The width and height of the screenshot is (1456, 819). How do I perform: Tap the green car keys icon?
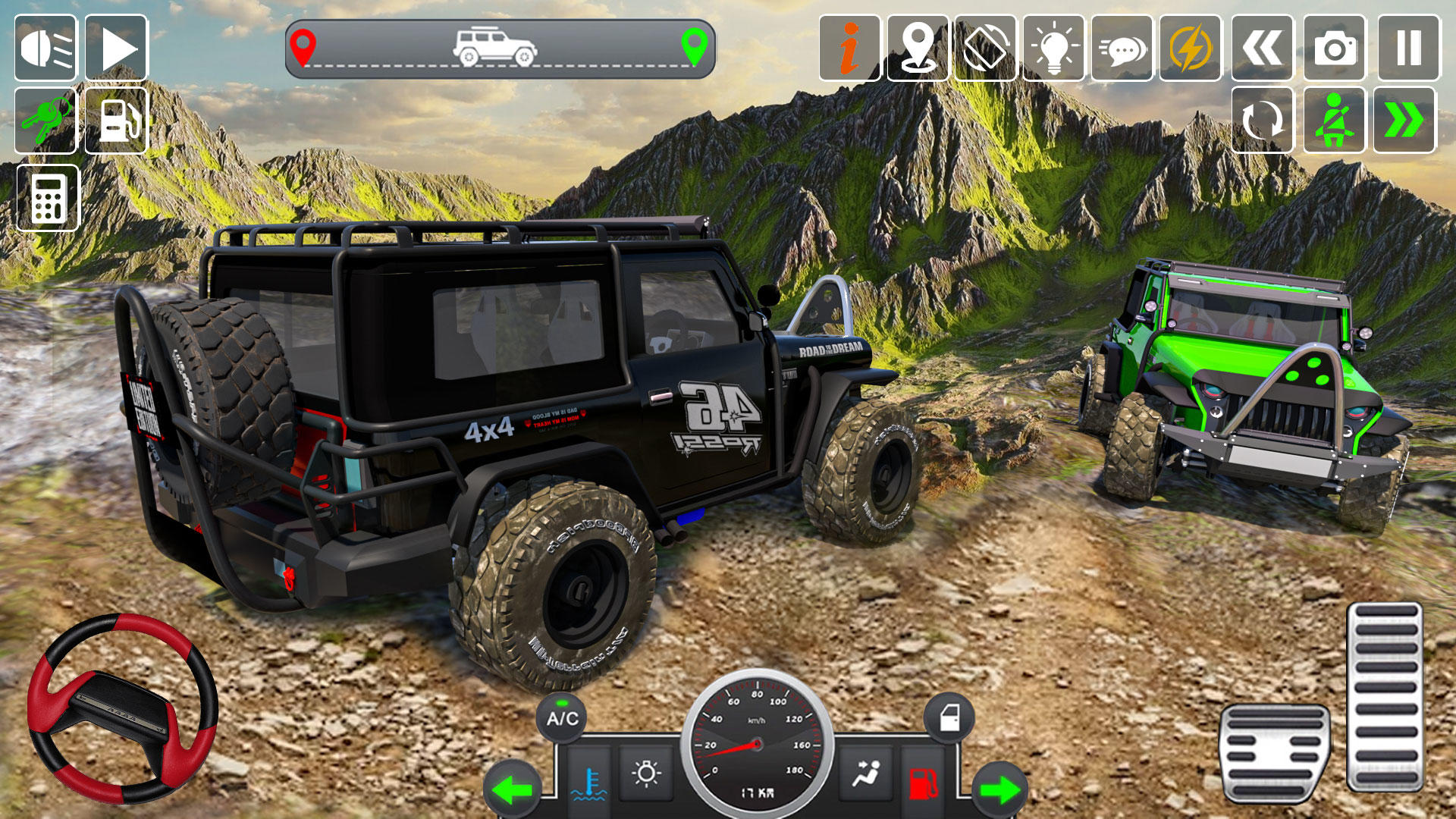click(45, 121)
